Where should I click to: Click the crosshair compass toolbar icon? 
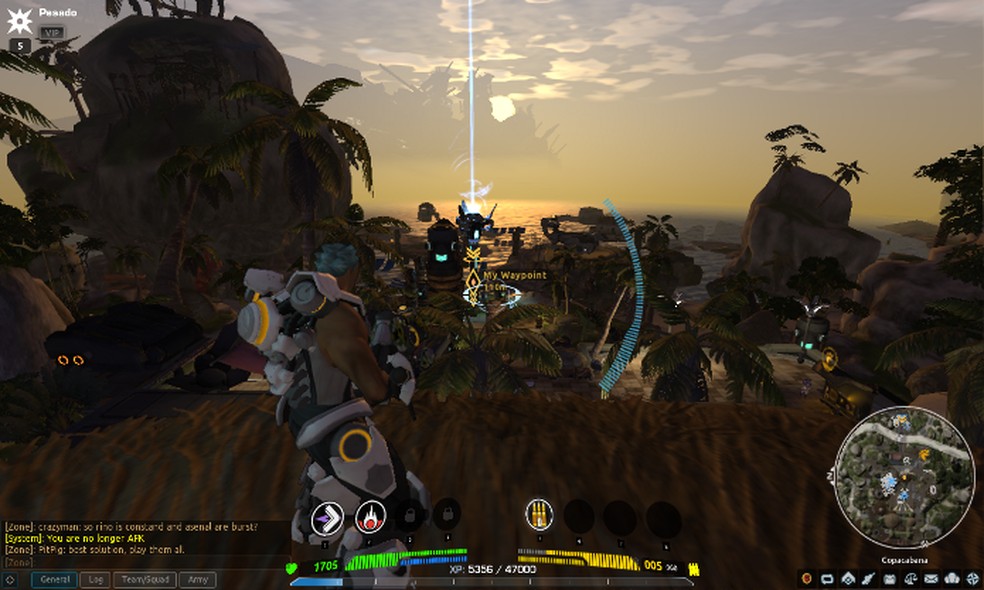pyautogui.click(x=971, y=579)
